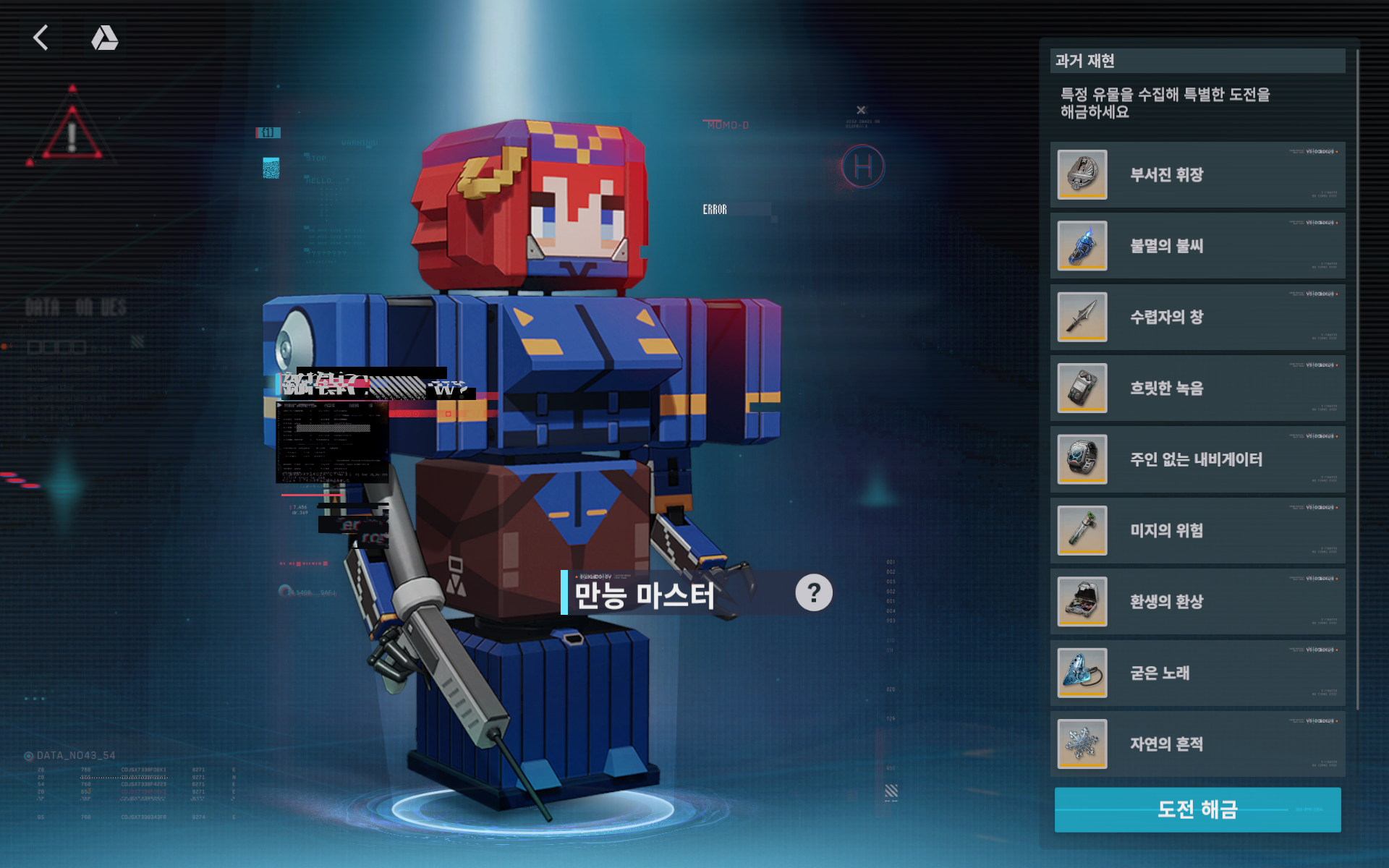Viewport: 1389px width, 868px height.
Task: Open the triangle home logo menu
Action: click(x=105, y=38)
